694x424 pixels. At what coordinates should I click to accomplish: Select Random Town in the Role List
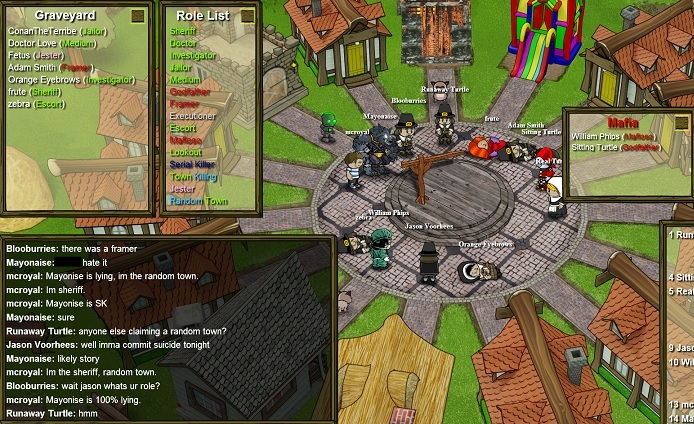coord(198,201)
